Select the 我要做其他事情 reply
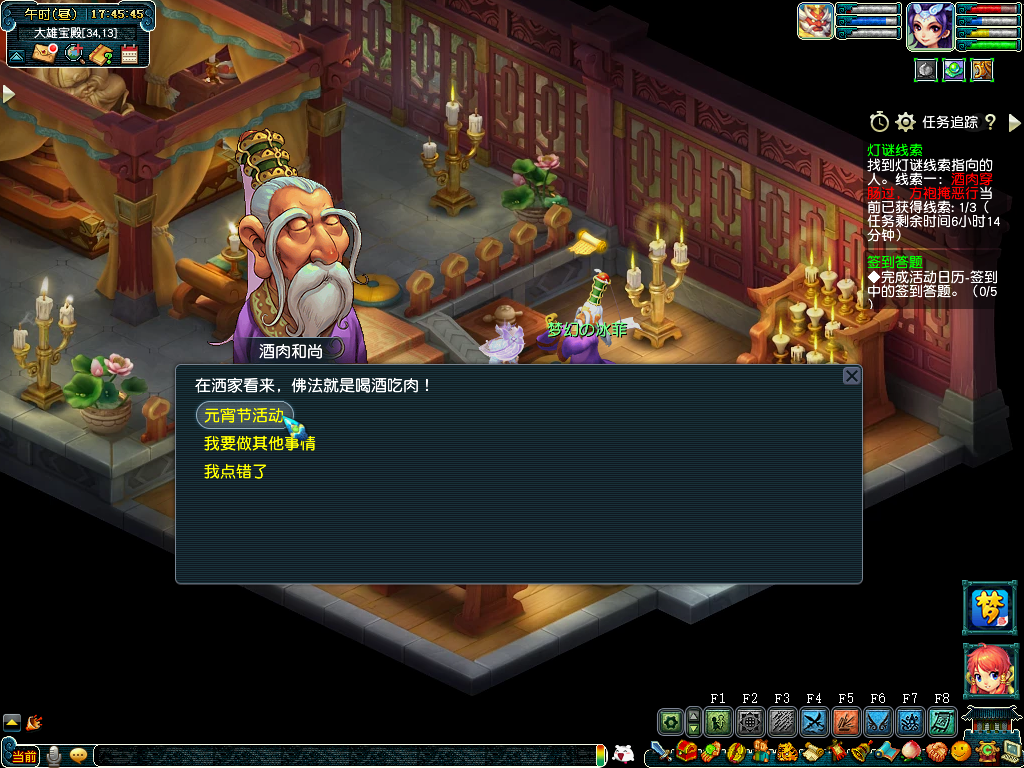 (259, 443)
